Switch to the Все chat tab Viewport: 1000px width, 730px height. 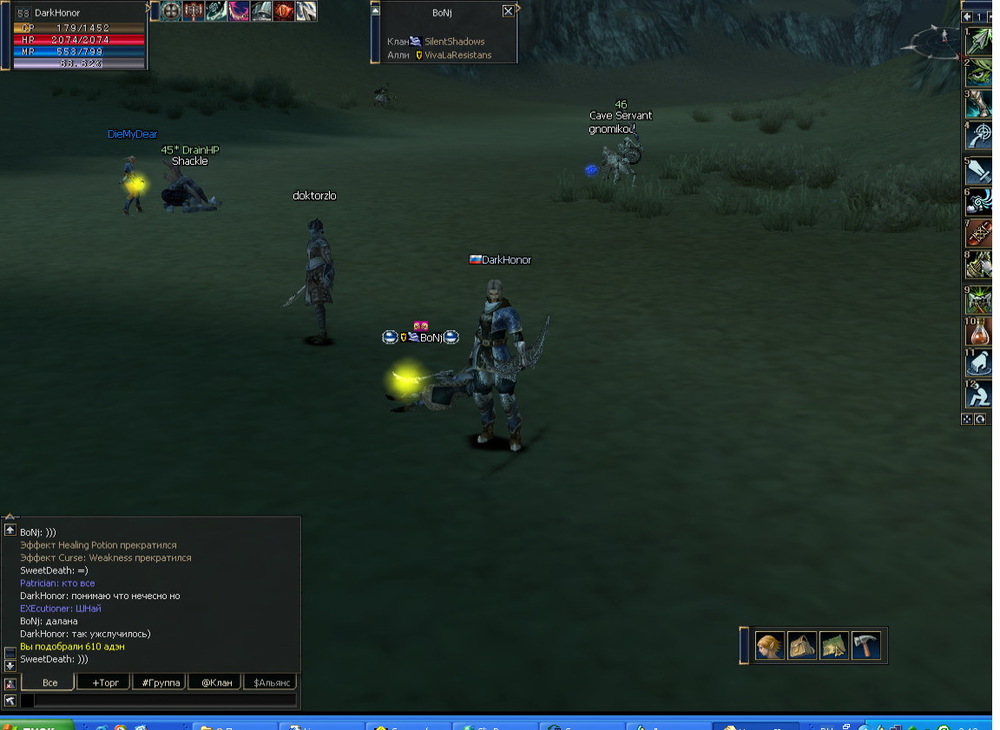pyautogui.click(x=49, y=683)
